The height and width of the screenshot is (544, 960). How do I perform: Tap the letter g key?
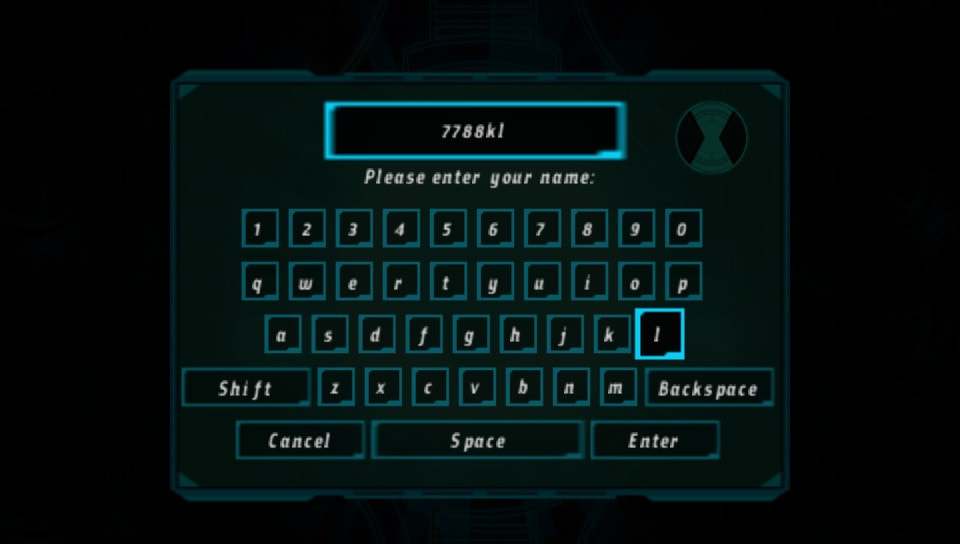click(x=470, y=335)
